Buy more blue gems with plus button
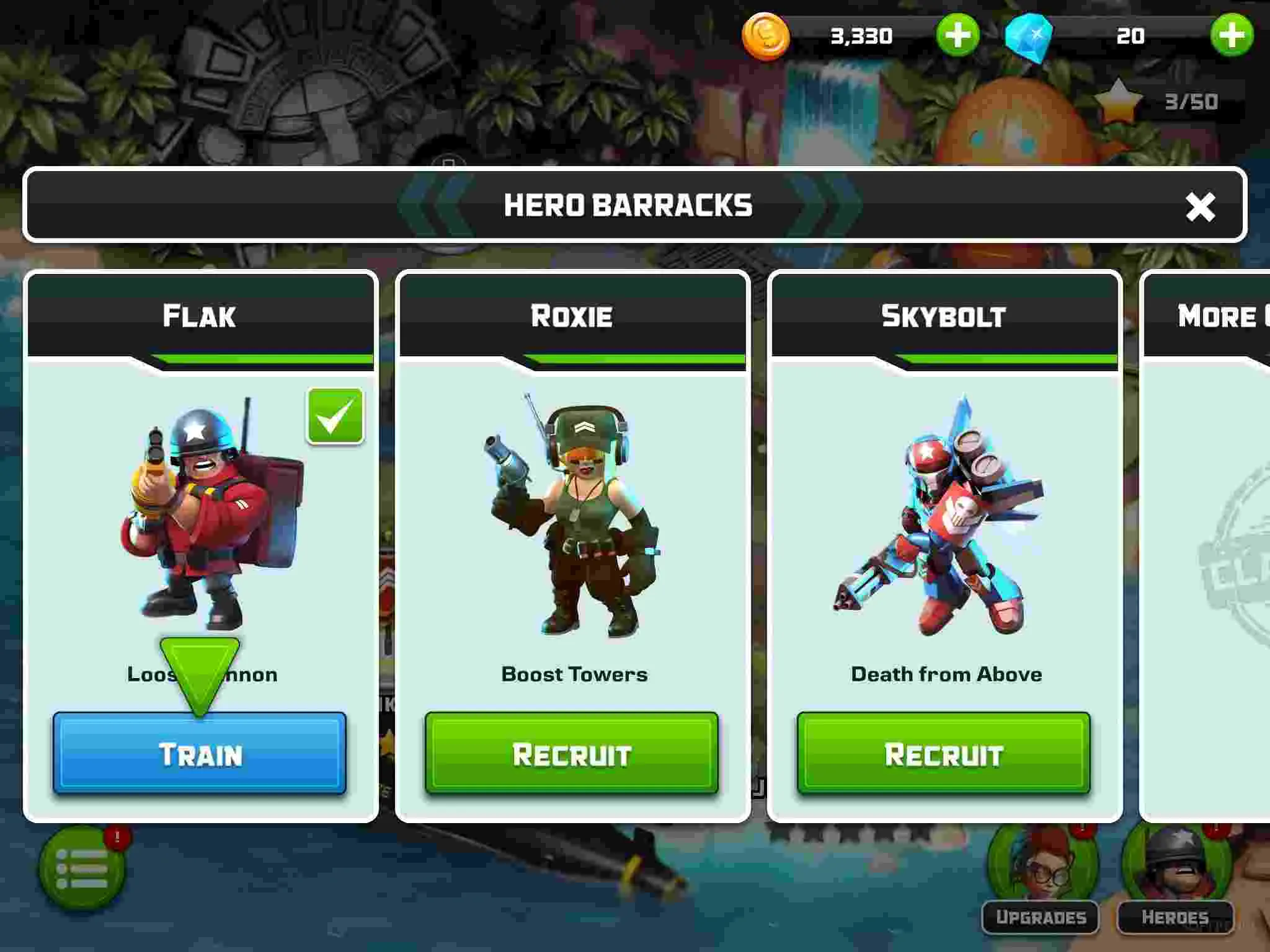The width and height of the screenshot is (1270, 952). click(x=1232, y=35)
